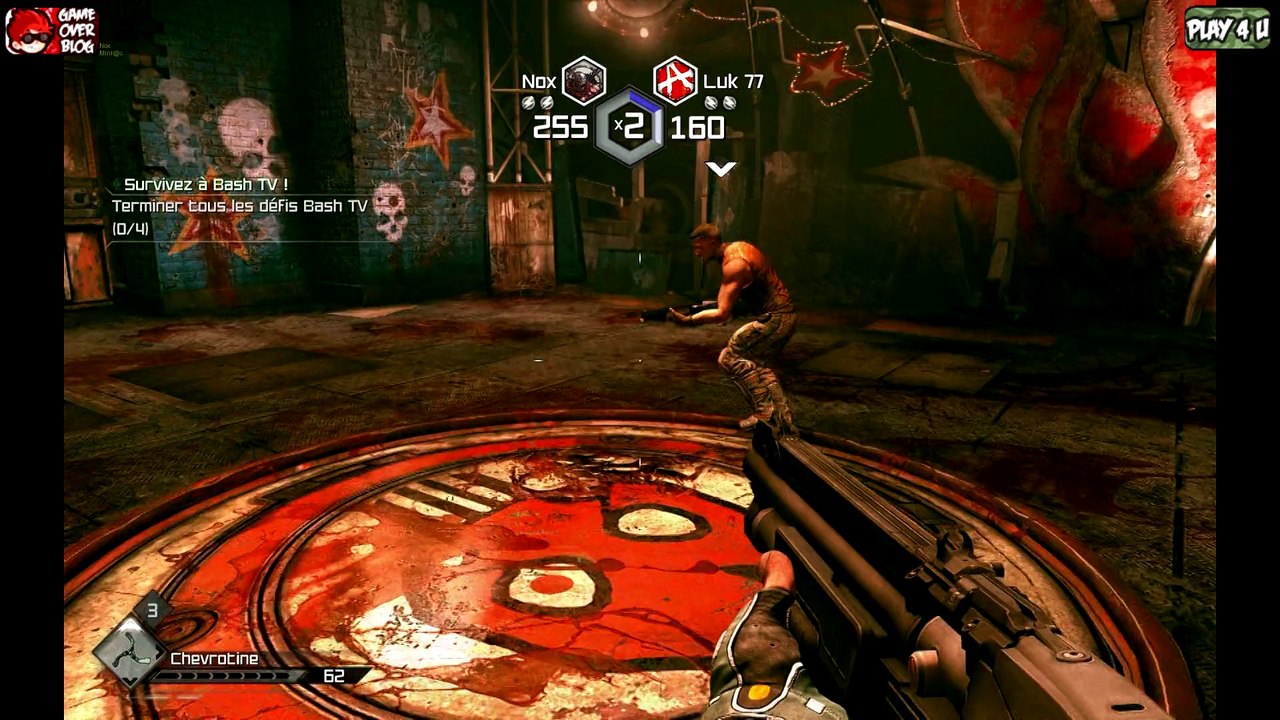This screenshot has width=1280, height=720.
Task: Click the Chevrotine weapon icon
Action: [x=130, y=651]
